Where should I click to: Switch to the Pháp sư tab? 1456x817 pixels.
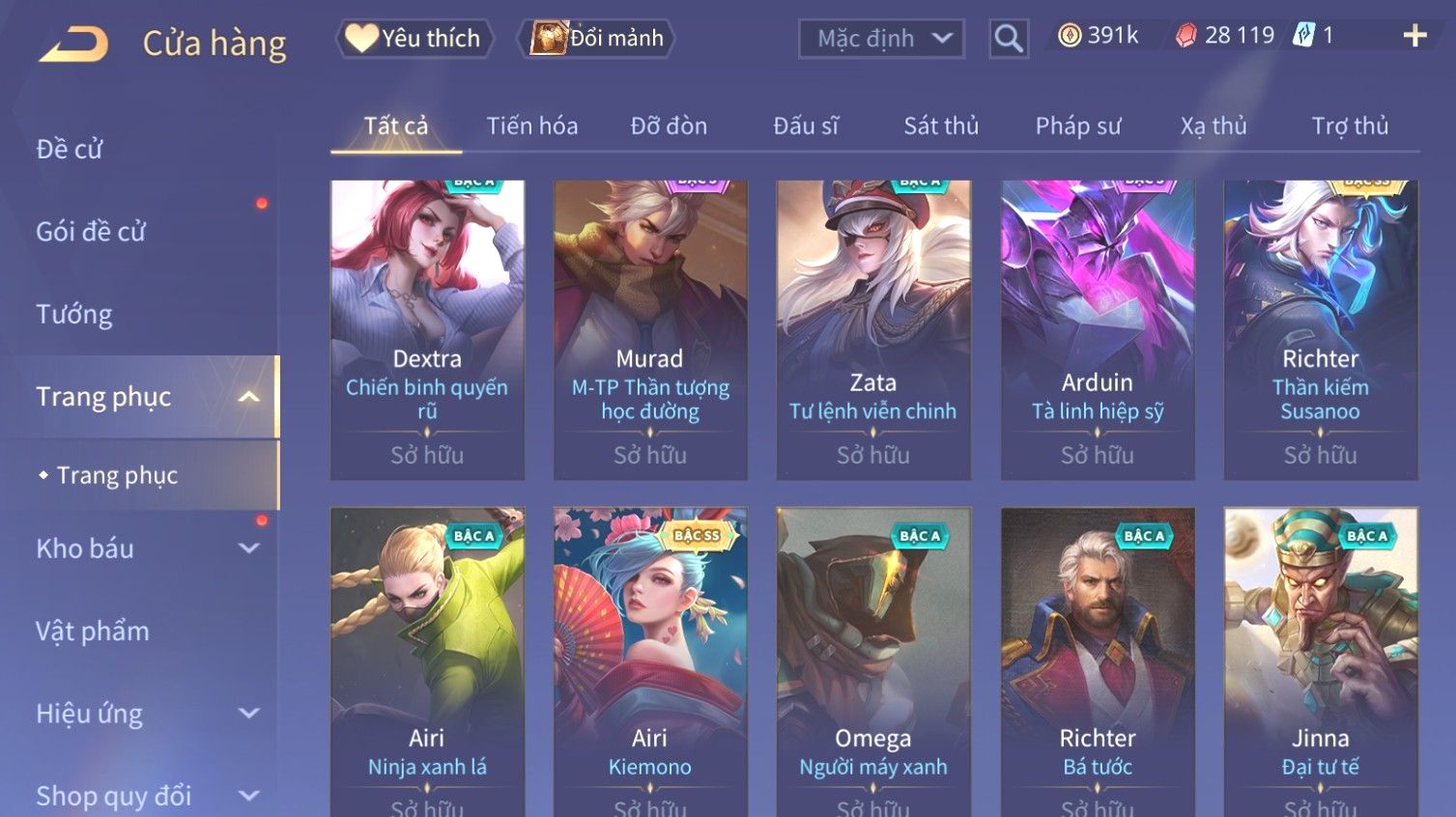point(1078,126)
